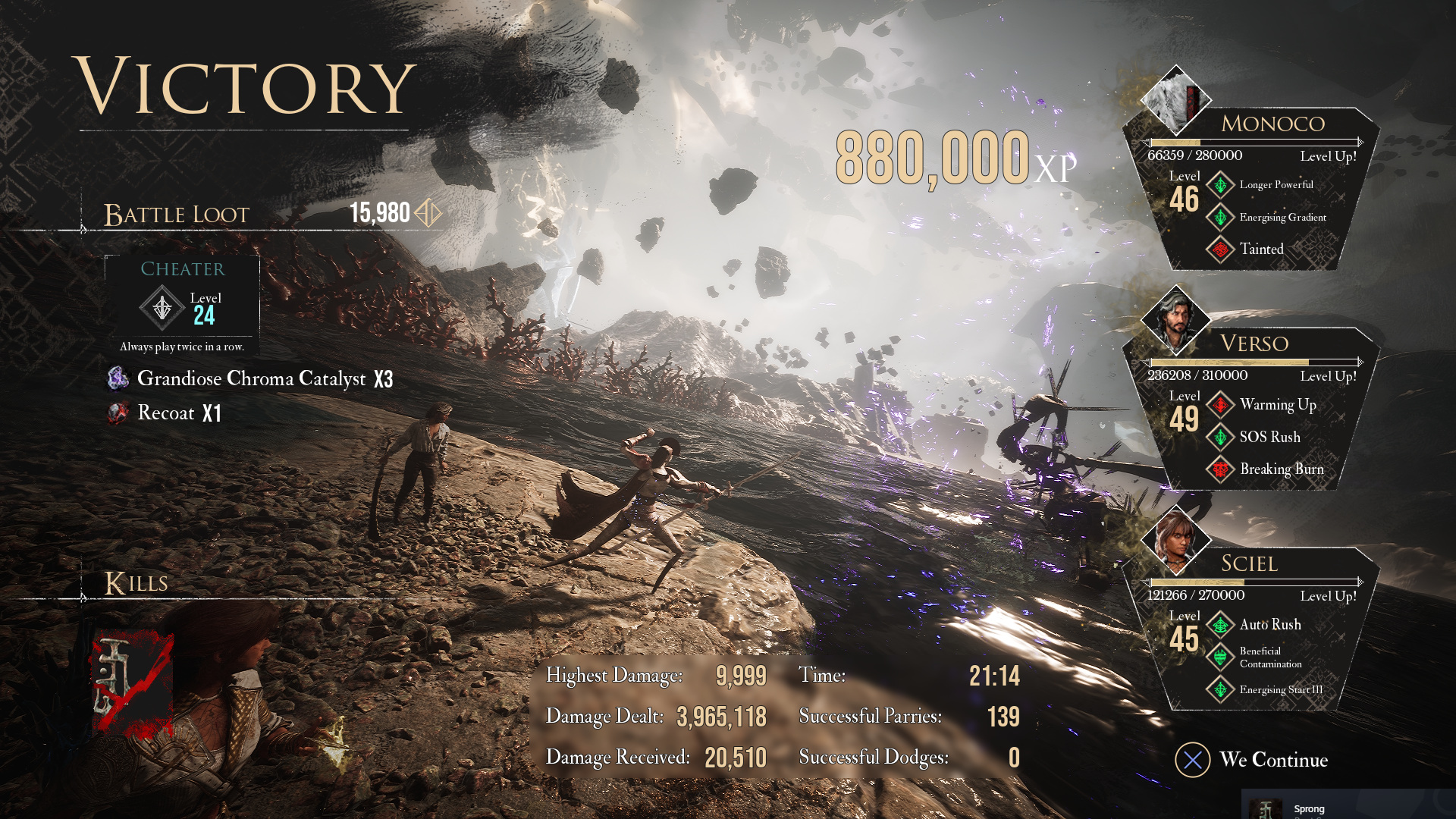Click Sciel's Auto Rush picto icon

click(1220, 625)
